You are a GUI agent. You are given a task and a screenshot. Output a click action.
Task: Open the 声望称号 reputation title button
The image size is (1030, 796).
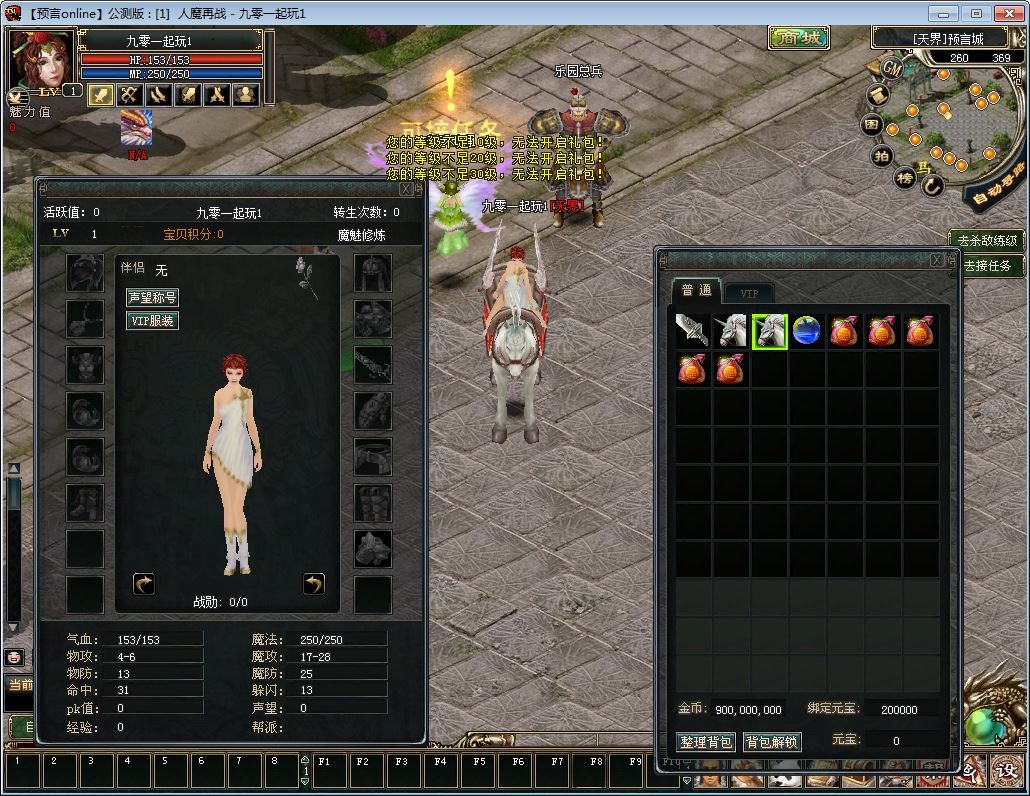152,297
